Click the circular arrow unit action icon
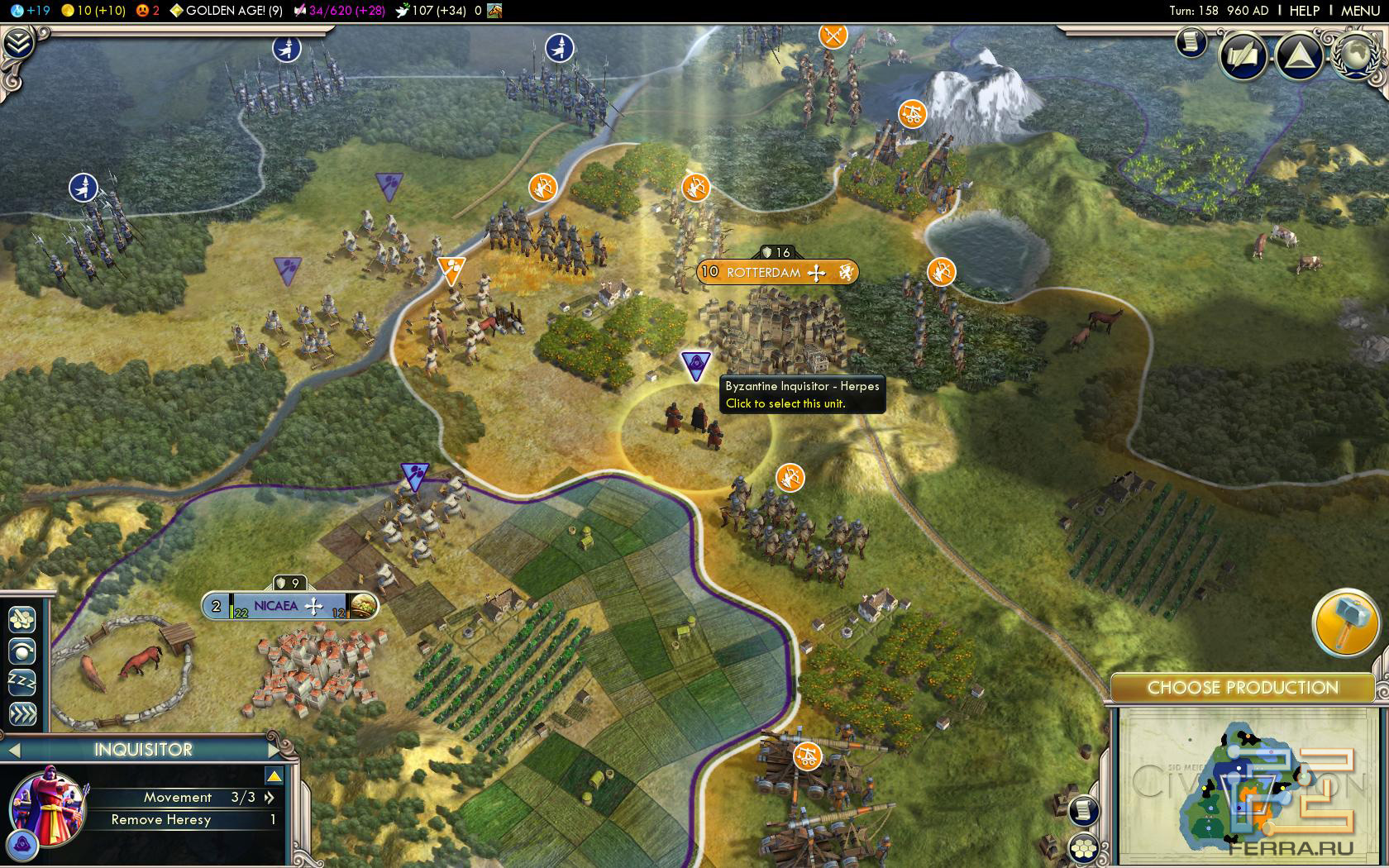Screen dimensions: 1389x868 [x=22, y=651]
